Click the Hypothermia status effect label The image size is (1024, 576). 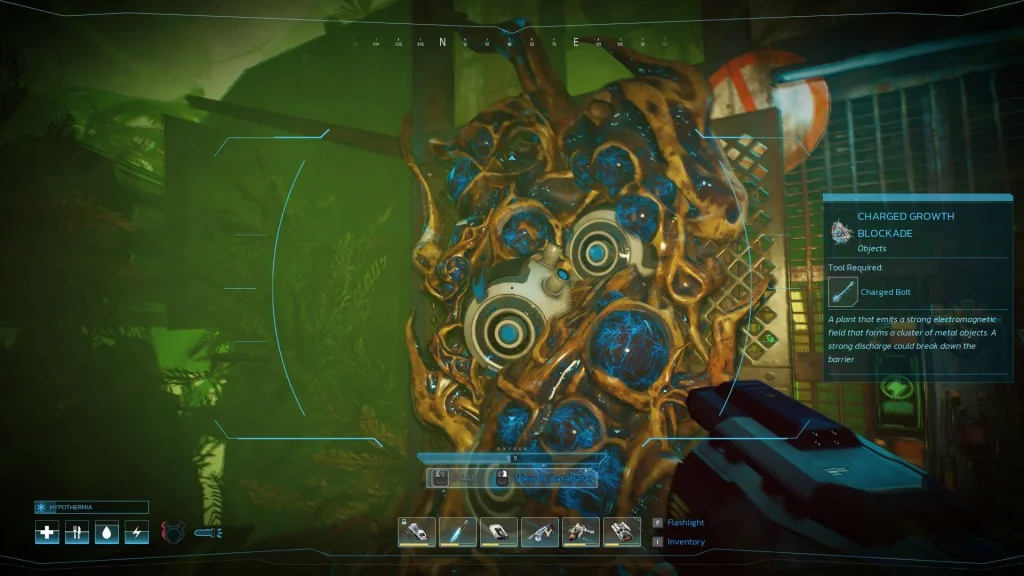(91, 507)
